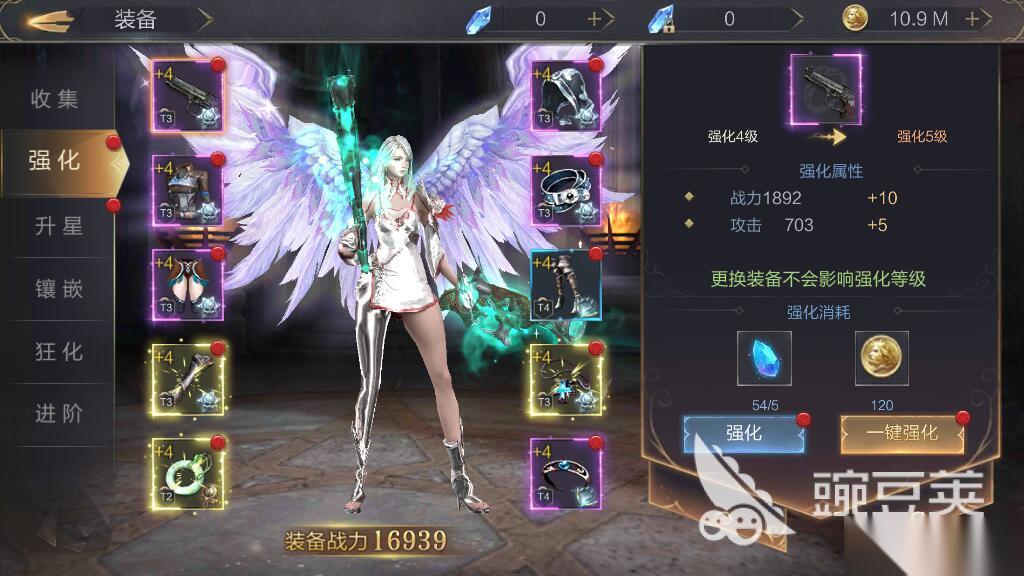Select the blue gem ring slot
Screen dimensions: 1024x576
566,473
